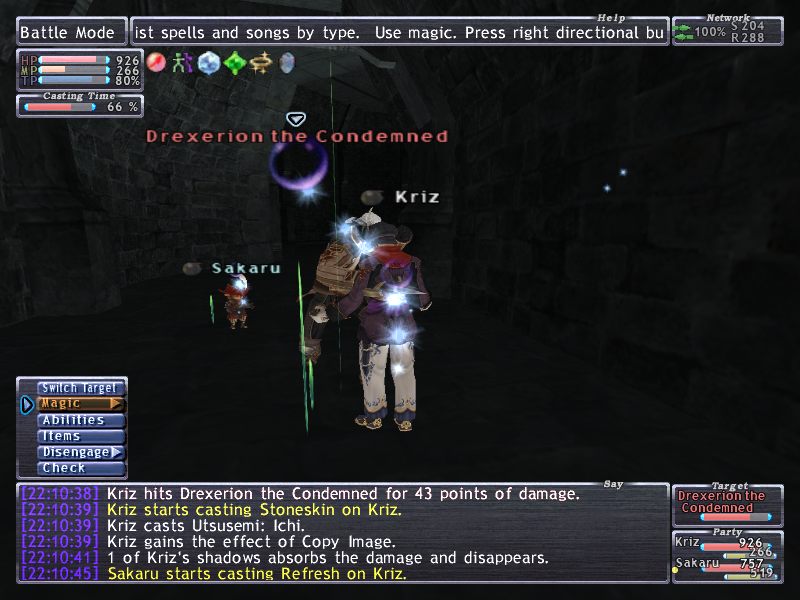Screen dimensions: 800x600
Task: Select the Disengage command
Action: click(x=79, y=452)
